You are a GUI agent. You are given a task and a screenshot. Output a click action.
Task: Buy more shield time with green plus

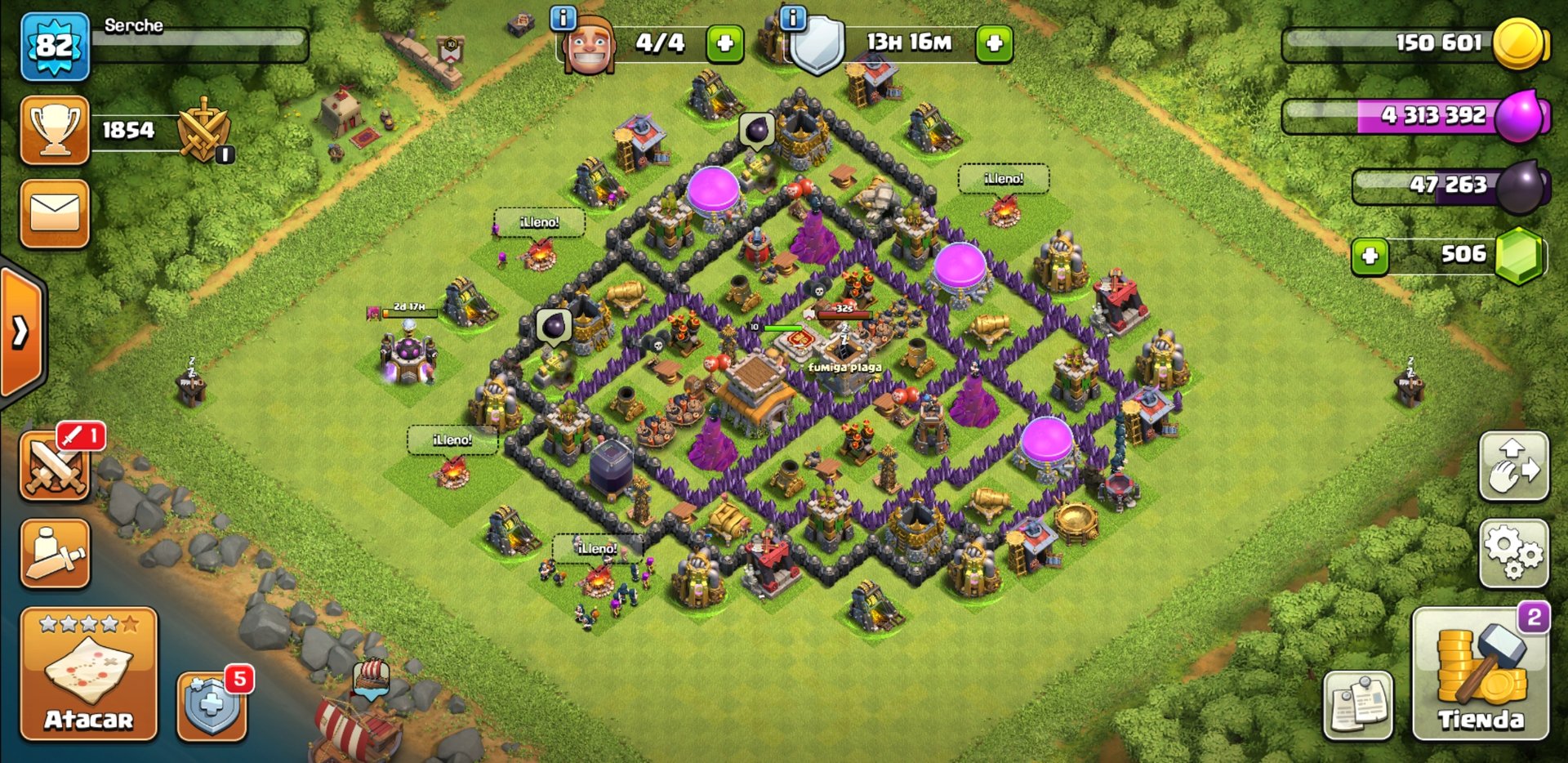[994, 43]
